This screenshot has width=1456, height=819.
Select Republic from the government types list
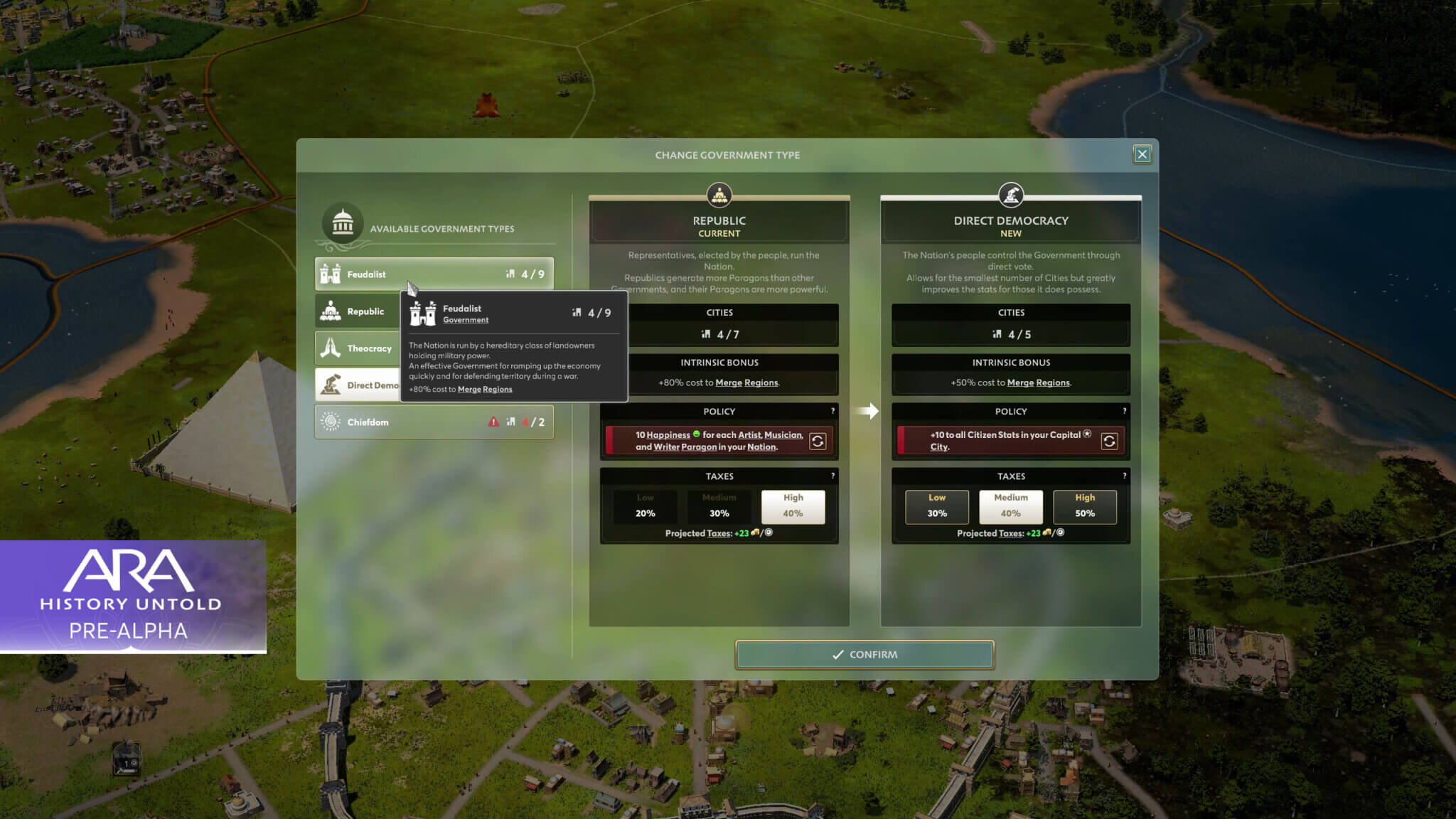tap(366, 311)
